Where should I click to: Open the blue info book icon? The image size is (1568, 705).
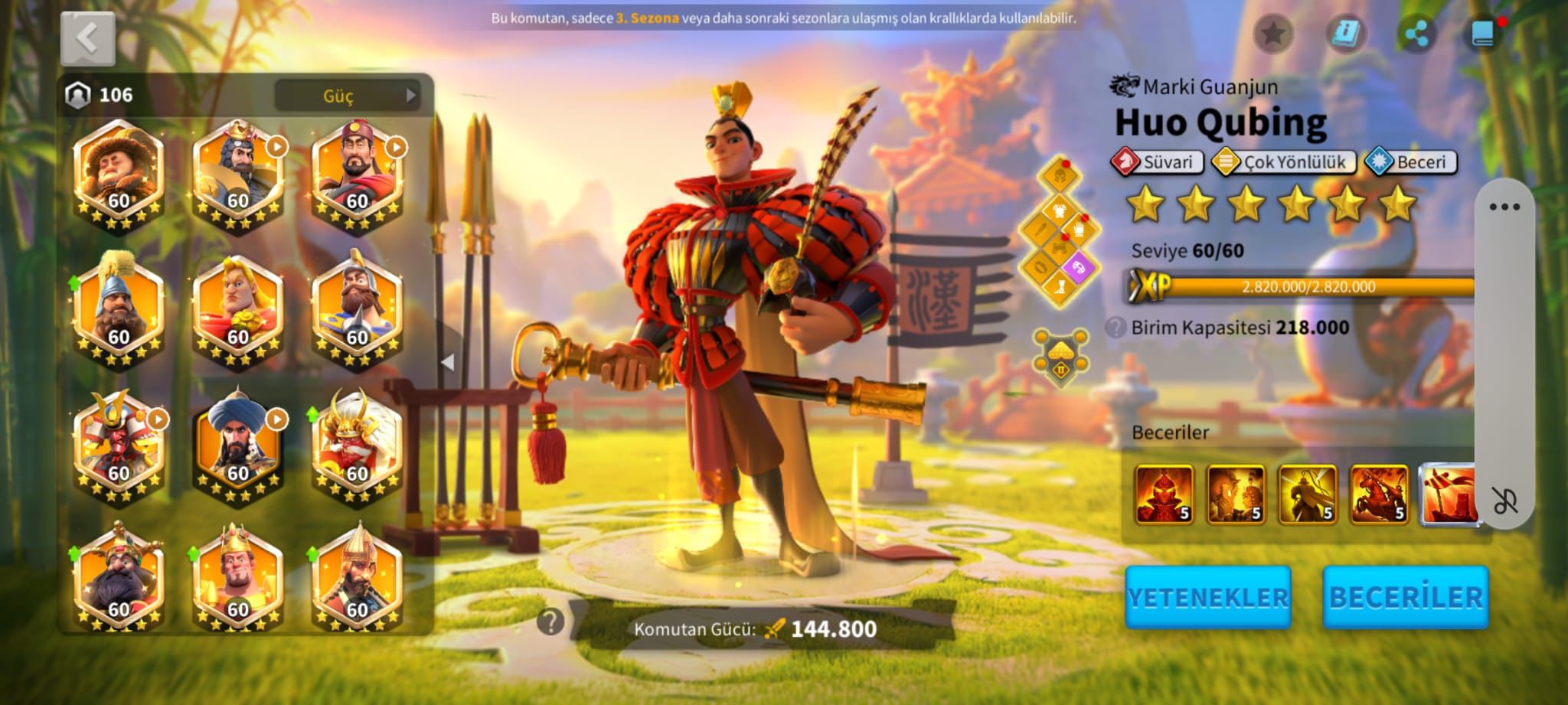coord(1344,34)
